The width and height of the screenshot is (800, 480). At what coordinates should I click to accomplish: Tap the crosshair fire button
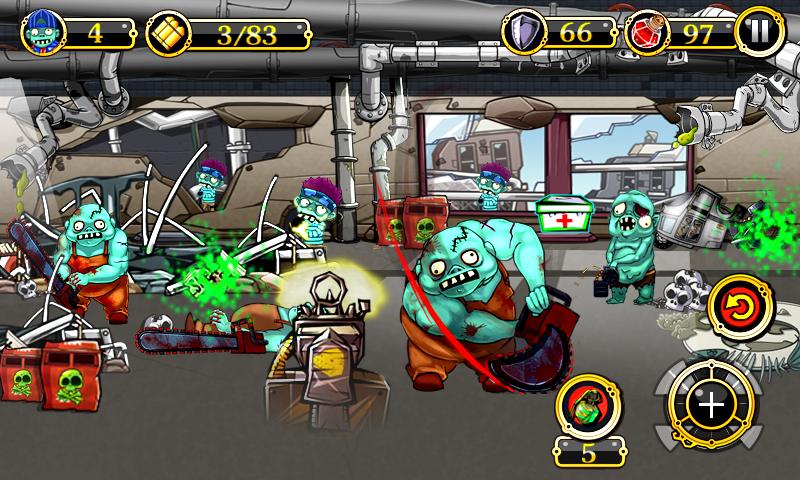coord(710,405)
